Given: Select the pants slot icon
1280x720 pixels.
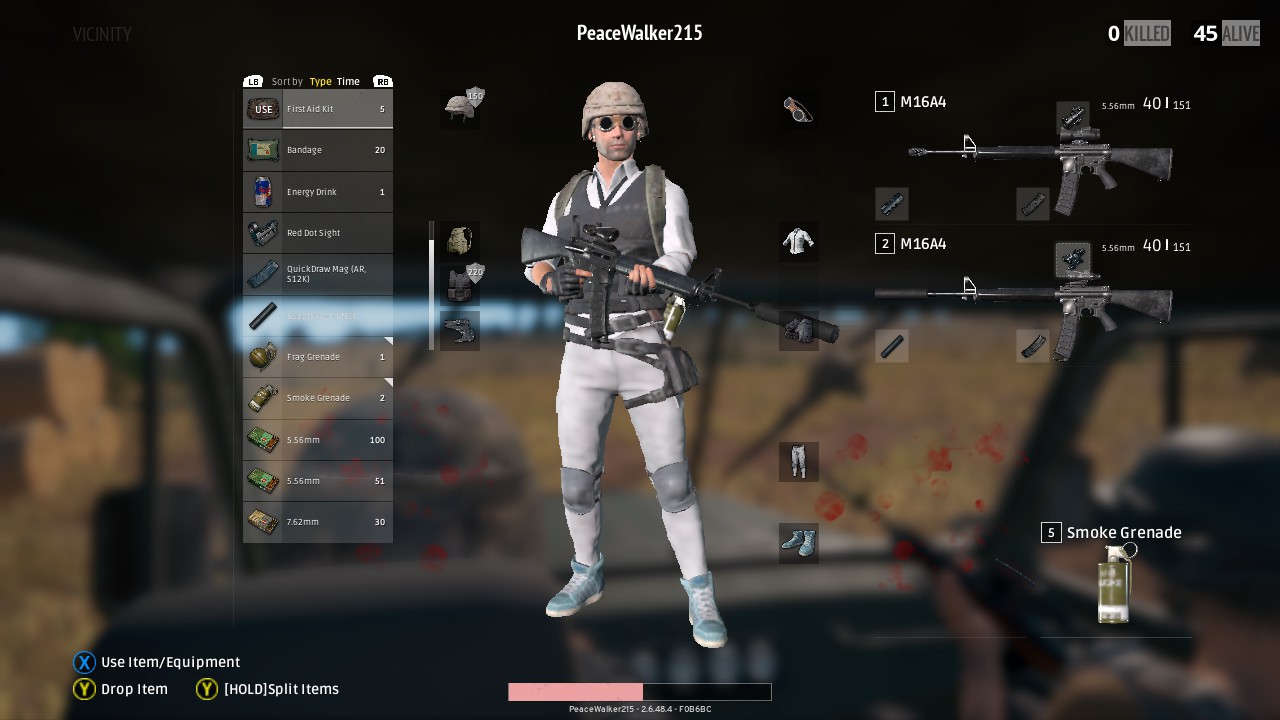Looking at the screenshot, I should click(x=799, y=461).
